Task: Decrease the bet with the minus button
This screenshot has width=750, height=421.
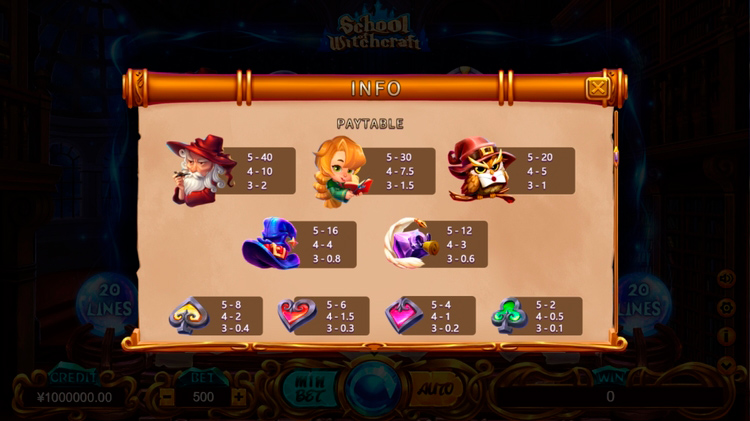Action: point(168,396)
